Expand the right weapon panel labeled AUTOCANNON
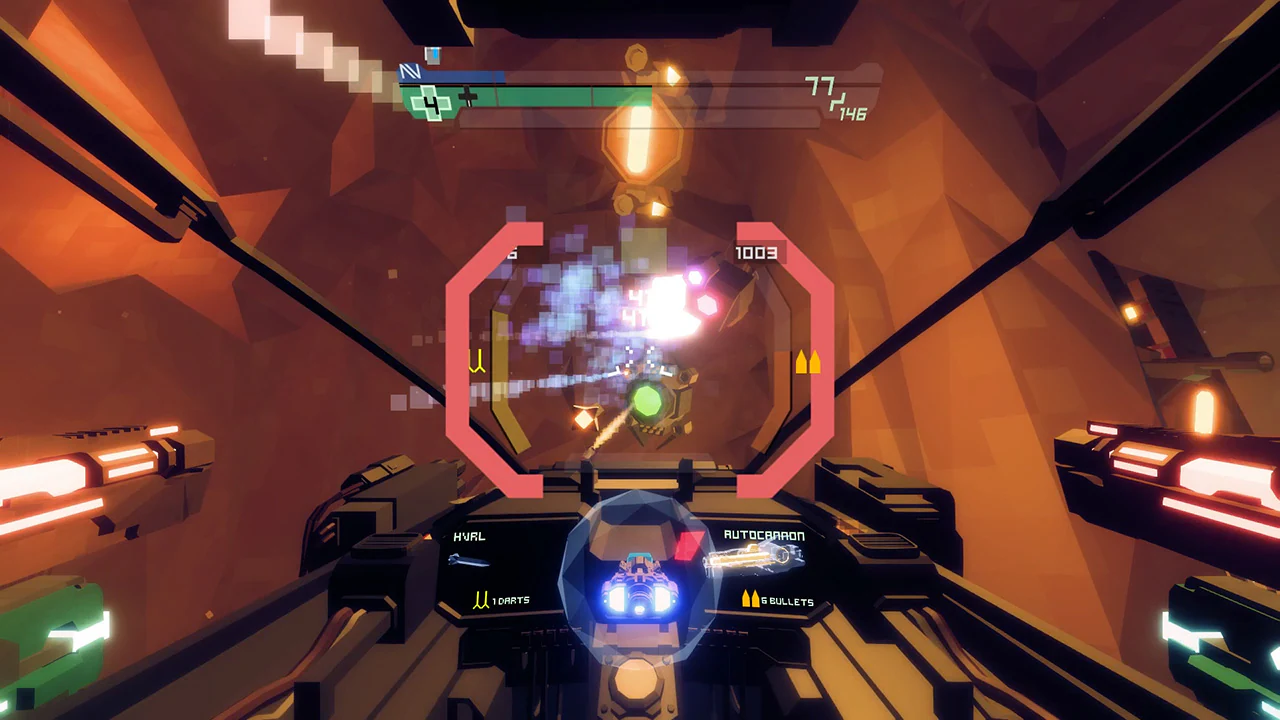 (762, 536)
